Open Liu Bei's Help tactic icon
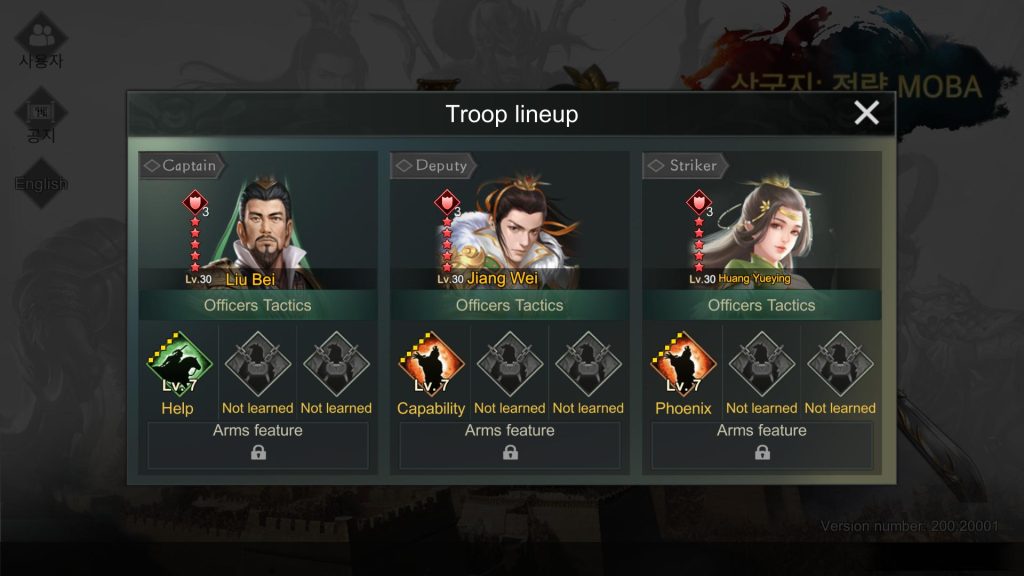Image resolution: width=1024 pixels, height=576 pixels. (x=178, y=366)
